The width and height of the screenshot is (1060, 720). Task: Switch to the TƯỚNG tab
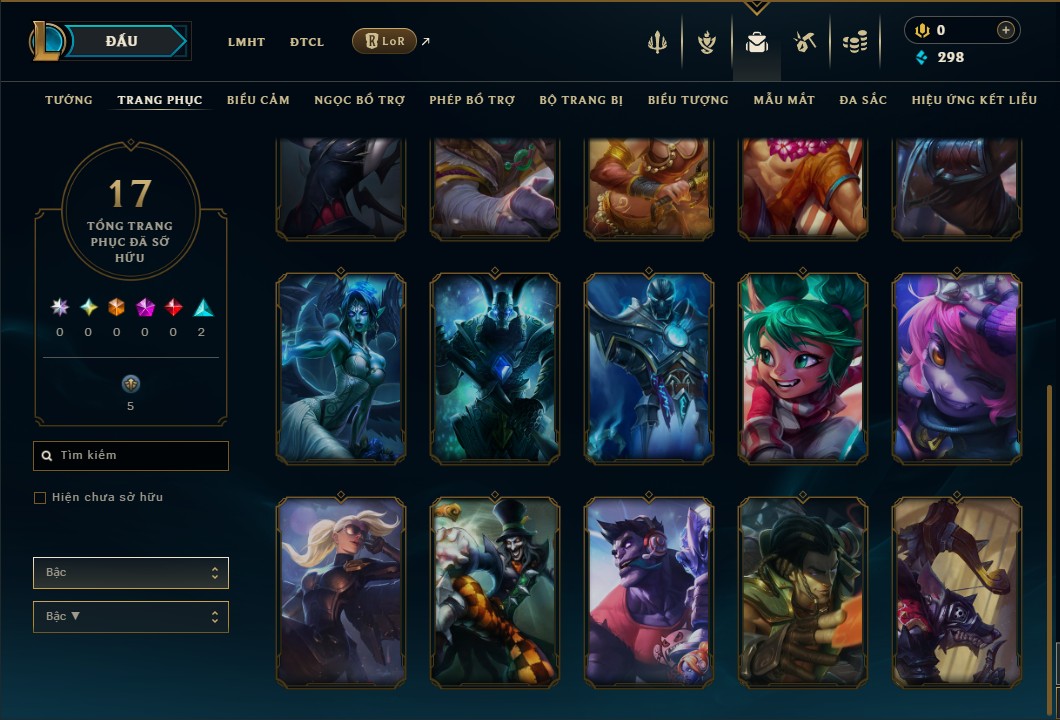pos(69,100)
